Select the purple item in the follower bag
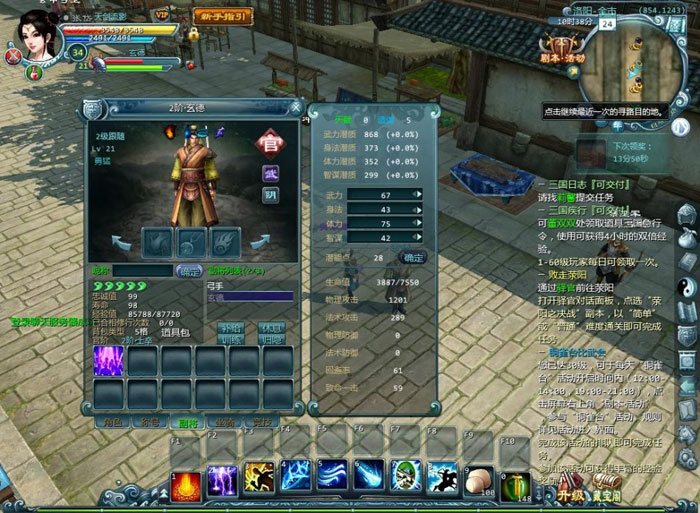 point(108,360)
